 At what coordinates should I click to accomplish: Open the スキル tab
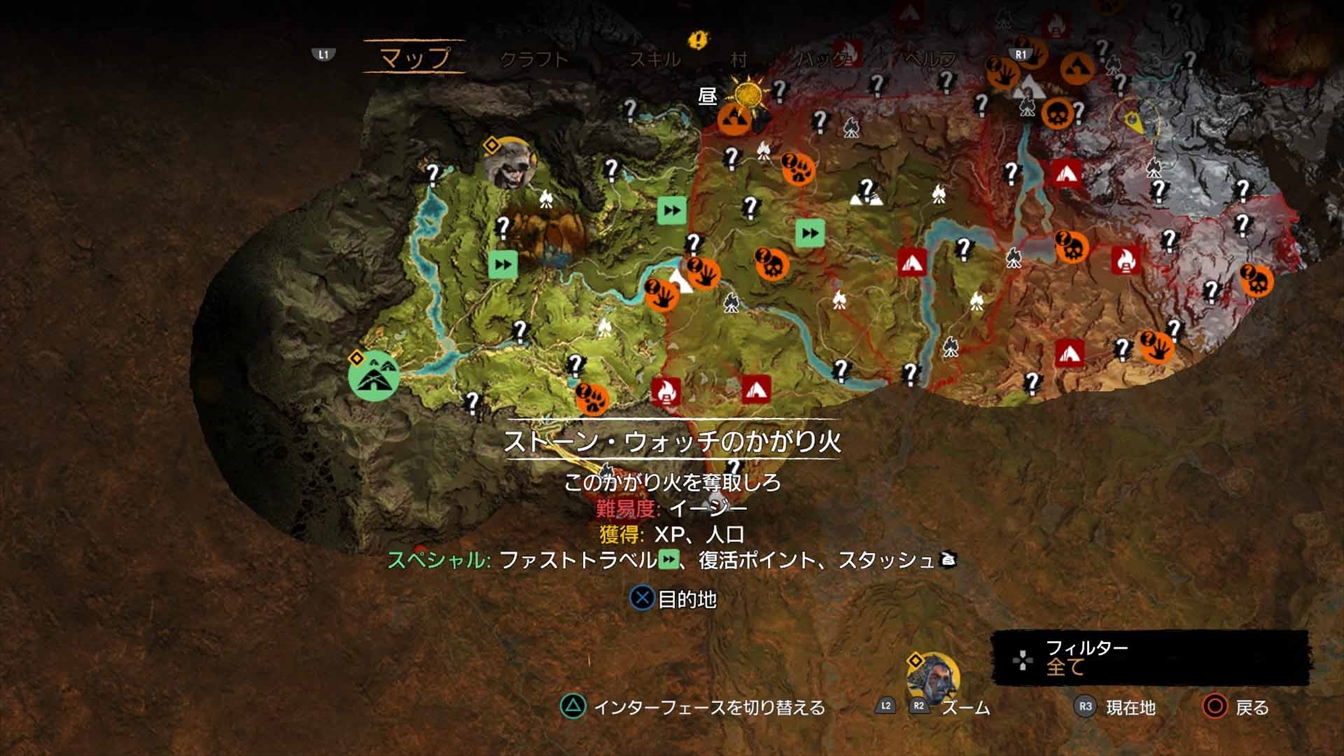point(654,59)
